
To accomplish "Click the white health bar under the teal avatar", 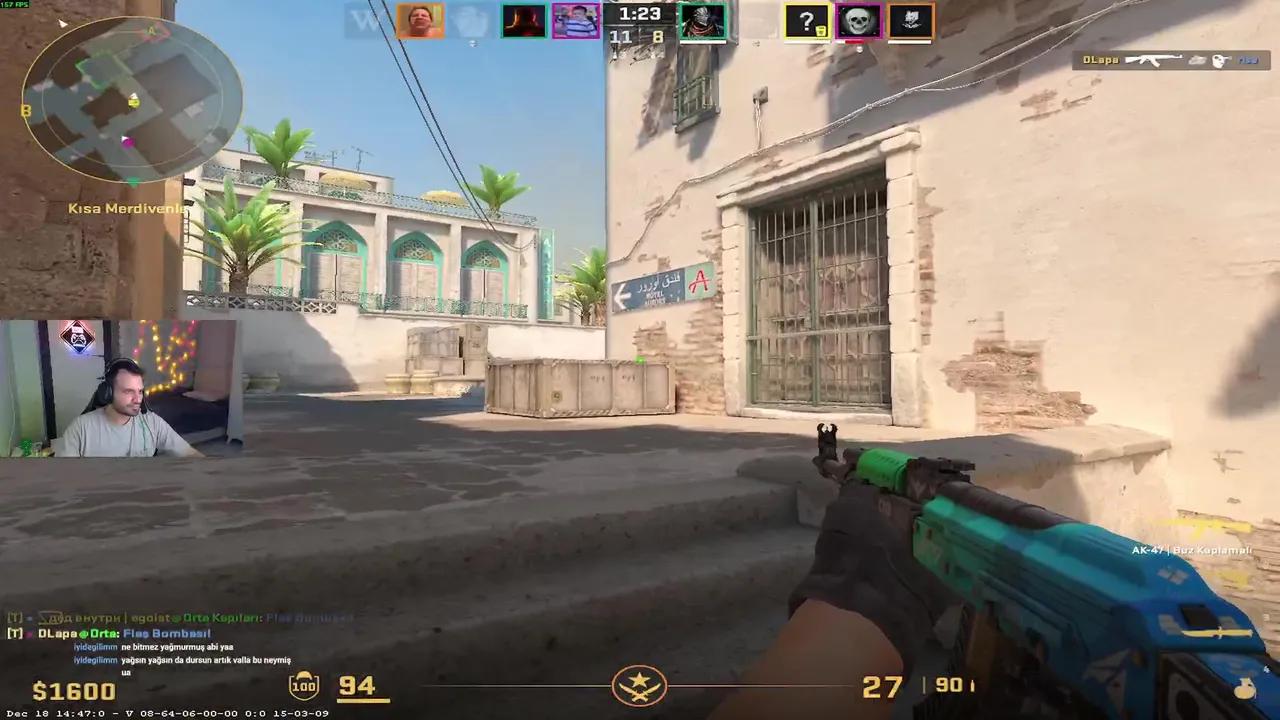I will 703,42.
